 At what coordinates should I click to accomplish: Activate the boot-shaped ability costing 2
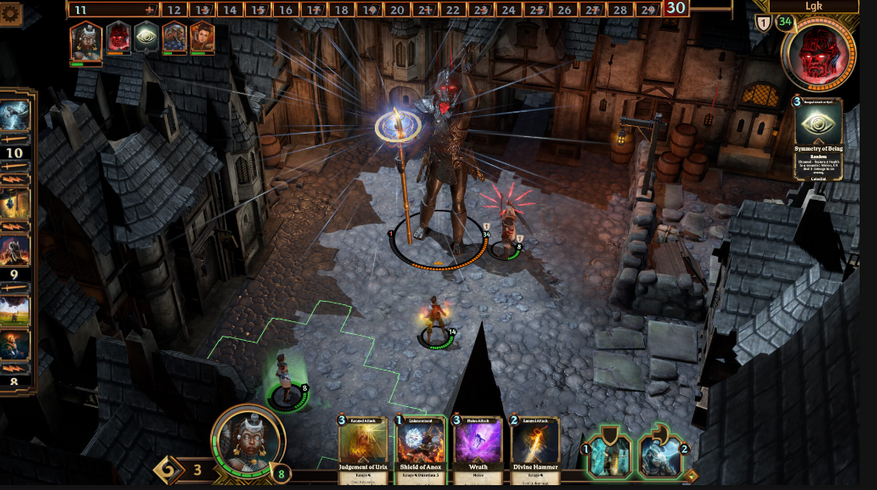click(660, 454)
